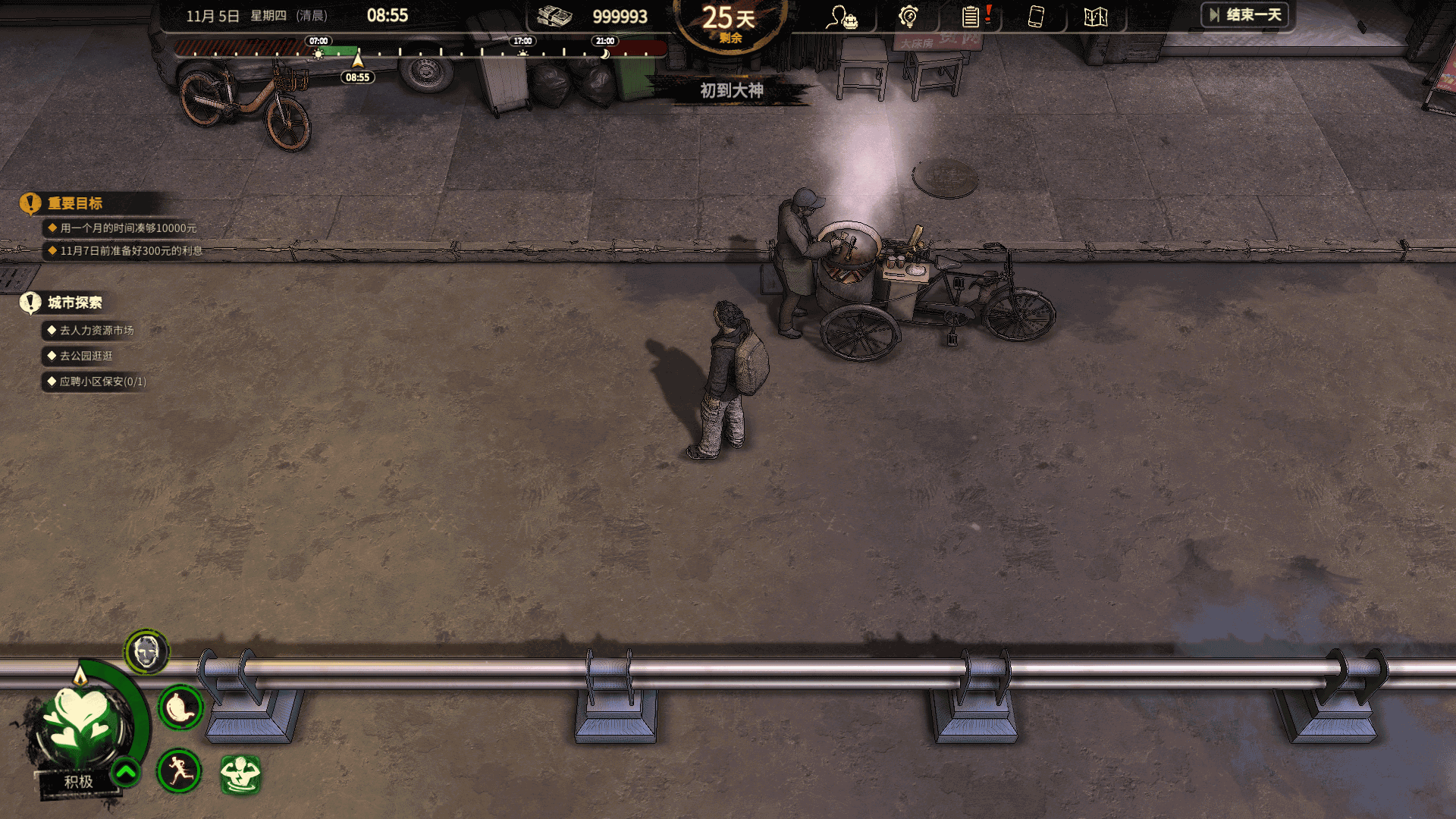Choose the 去公园逛逛 task

tap(86, 356)
